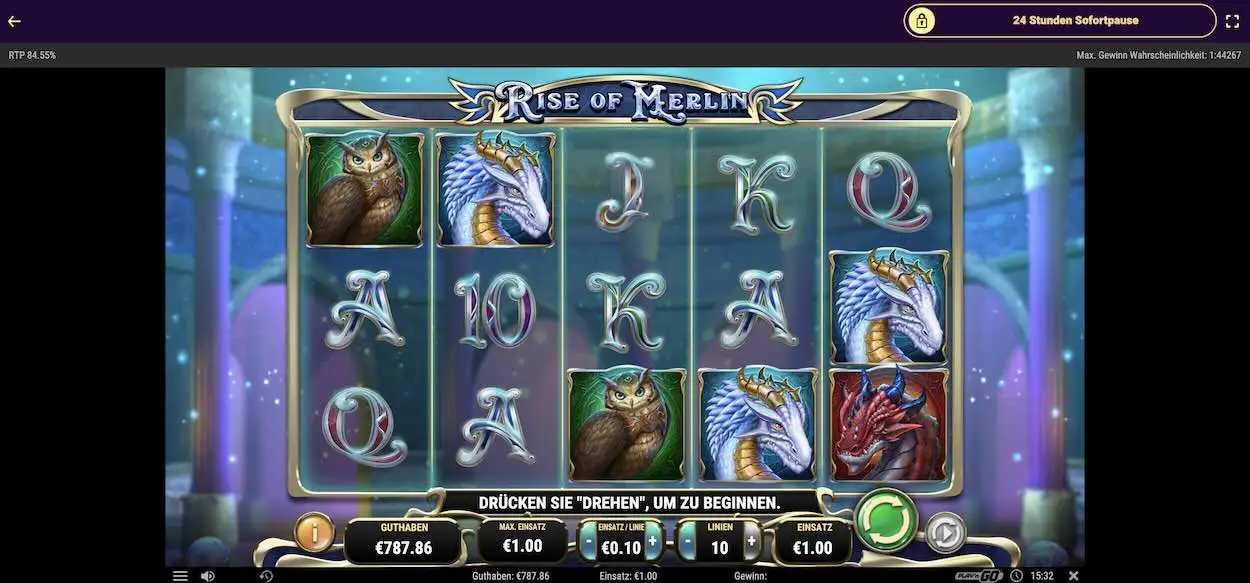Viewport: 1250px width, 583px height.
Task: Increase the number of Linien
Action: tap(751, 542)
